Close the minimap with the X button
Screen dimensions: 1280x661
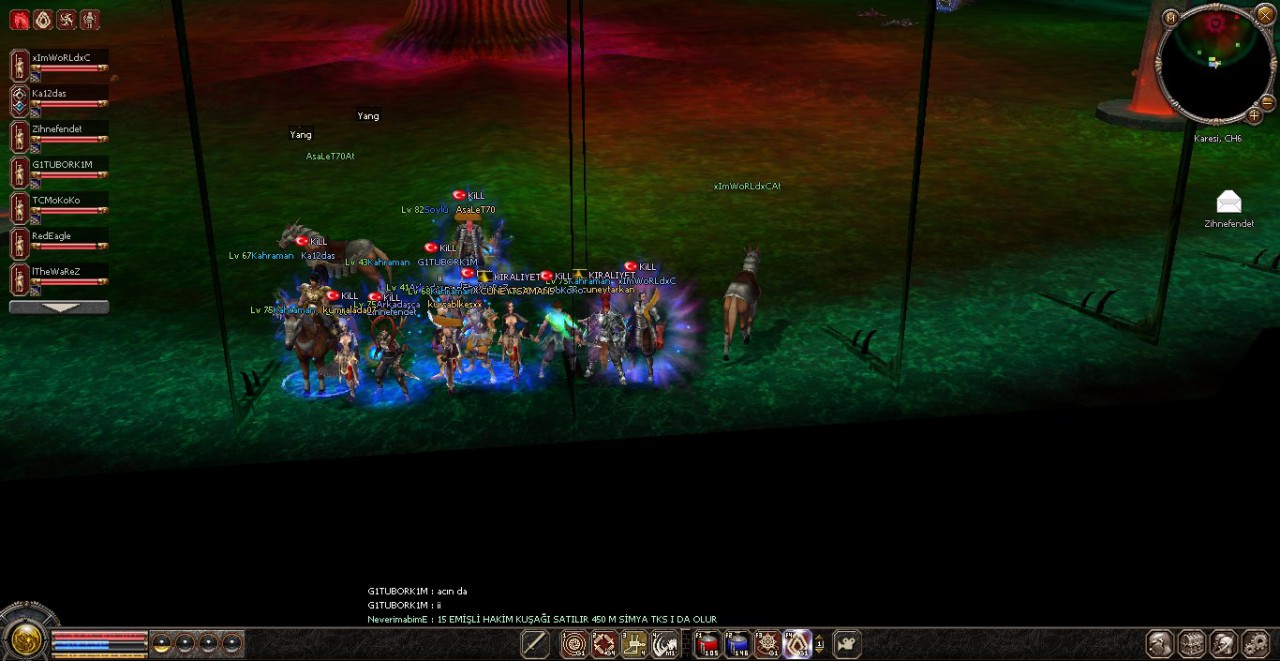pos(1266,16)
